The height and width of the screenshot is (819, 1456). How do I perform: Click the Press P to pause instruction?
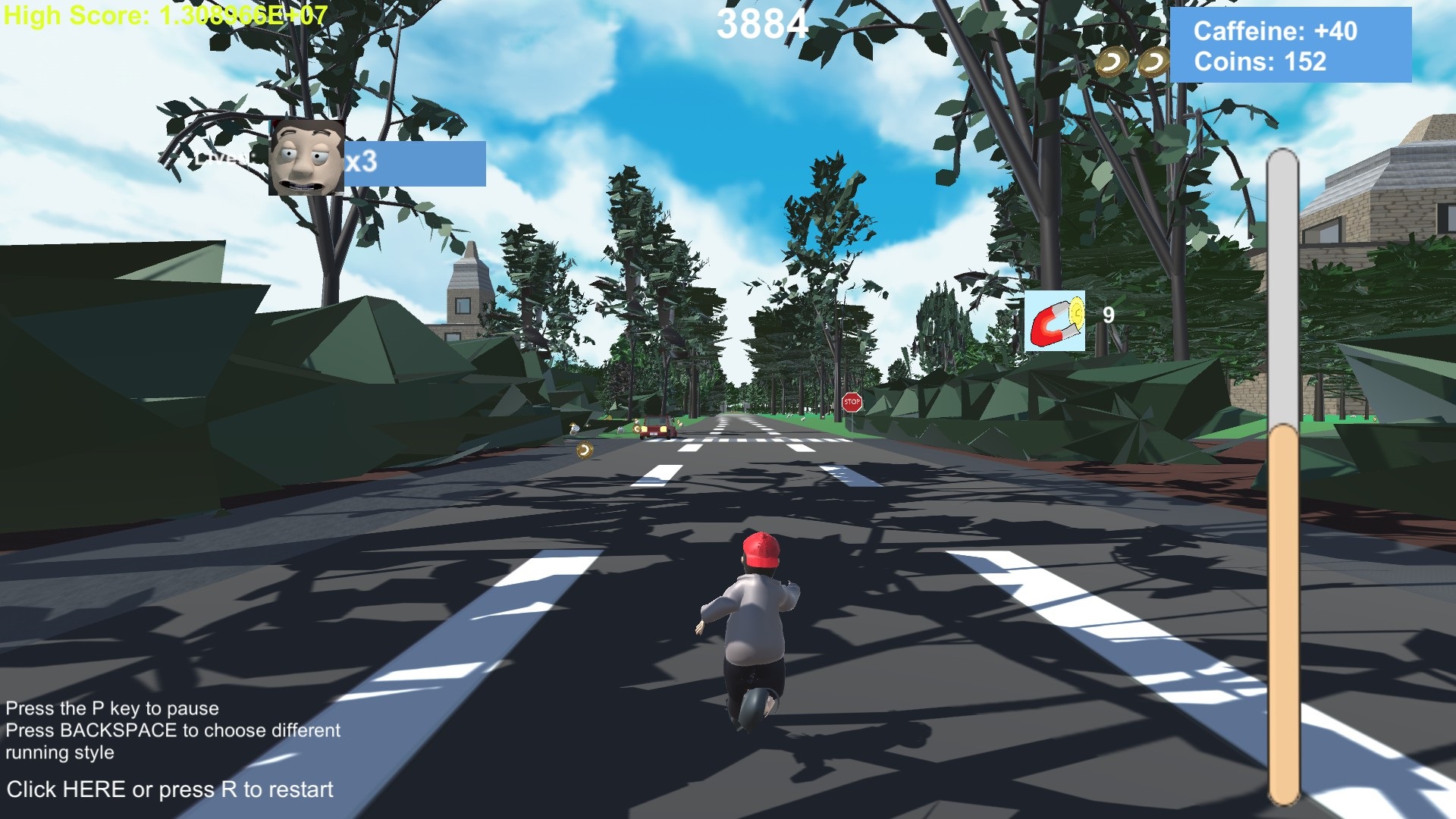coord(111,708)
